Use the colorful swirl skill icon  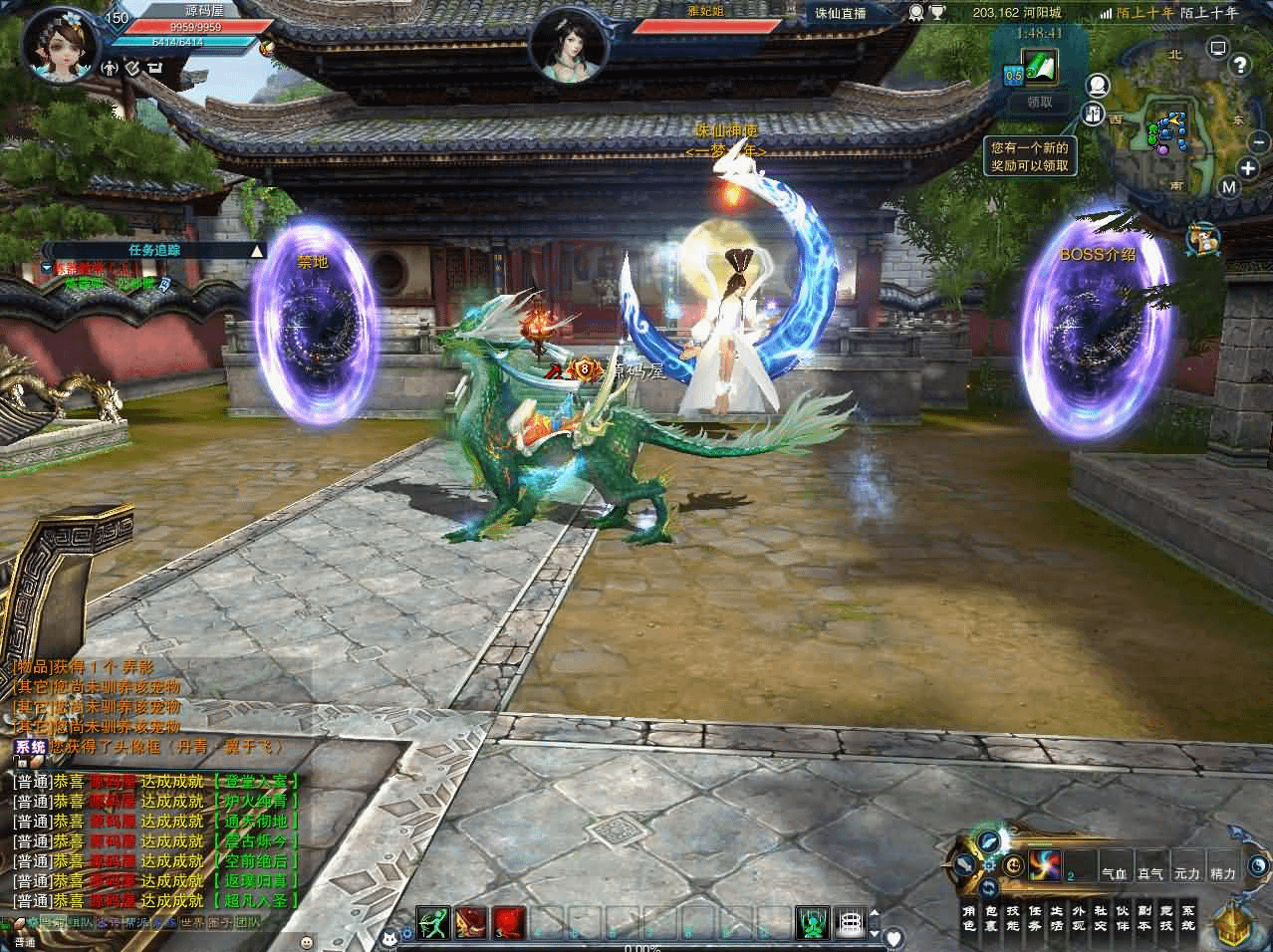click(x=1046, y=863)
